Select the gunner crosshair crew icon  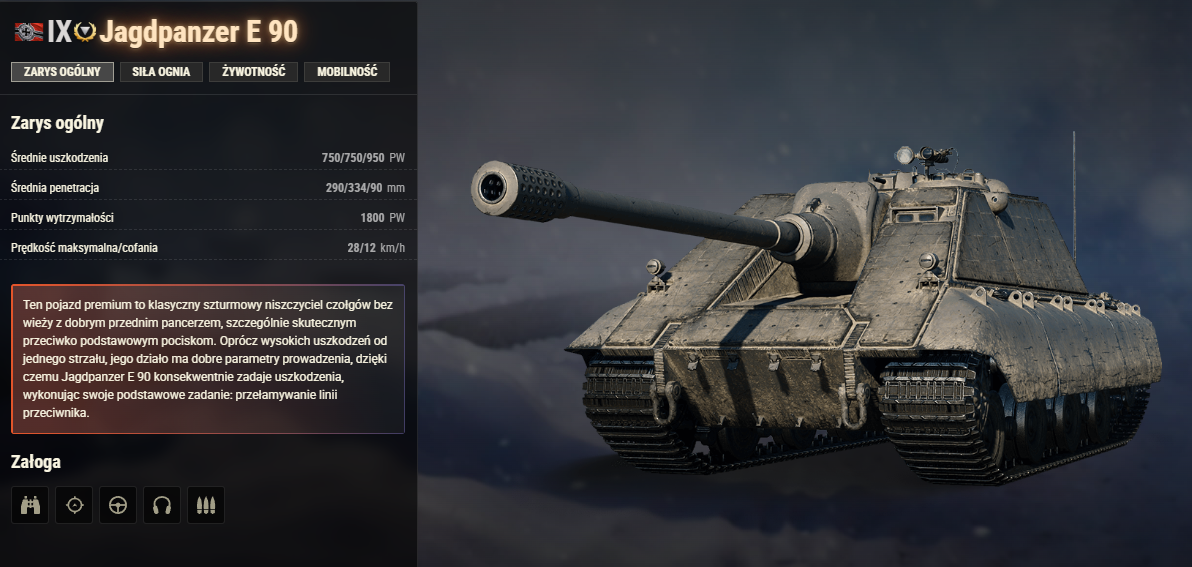[74, 505]
